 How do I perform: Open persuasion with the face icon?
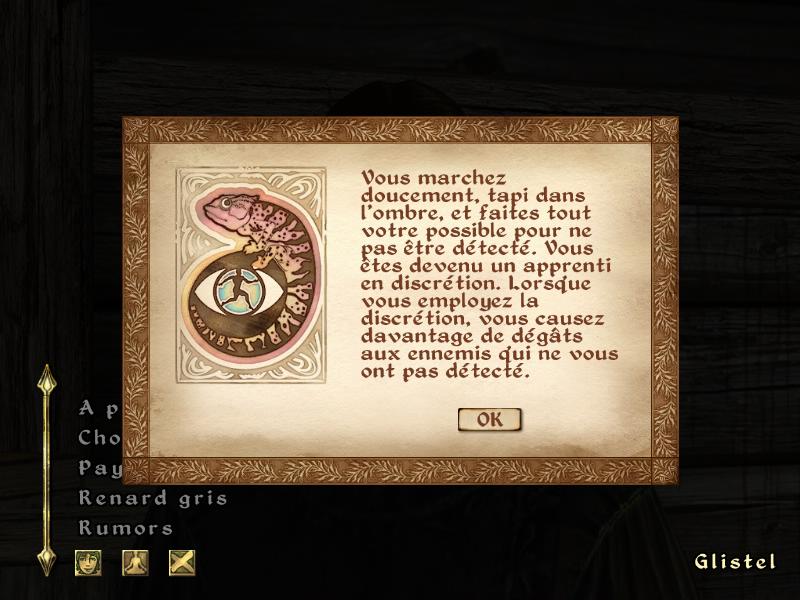click(88, 562)
